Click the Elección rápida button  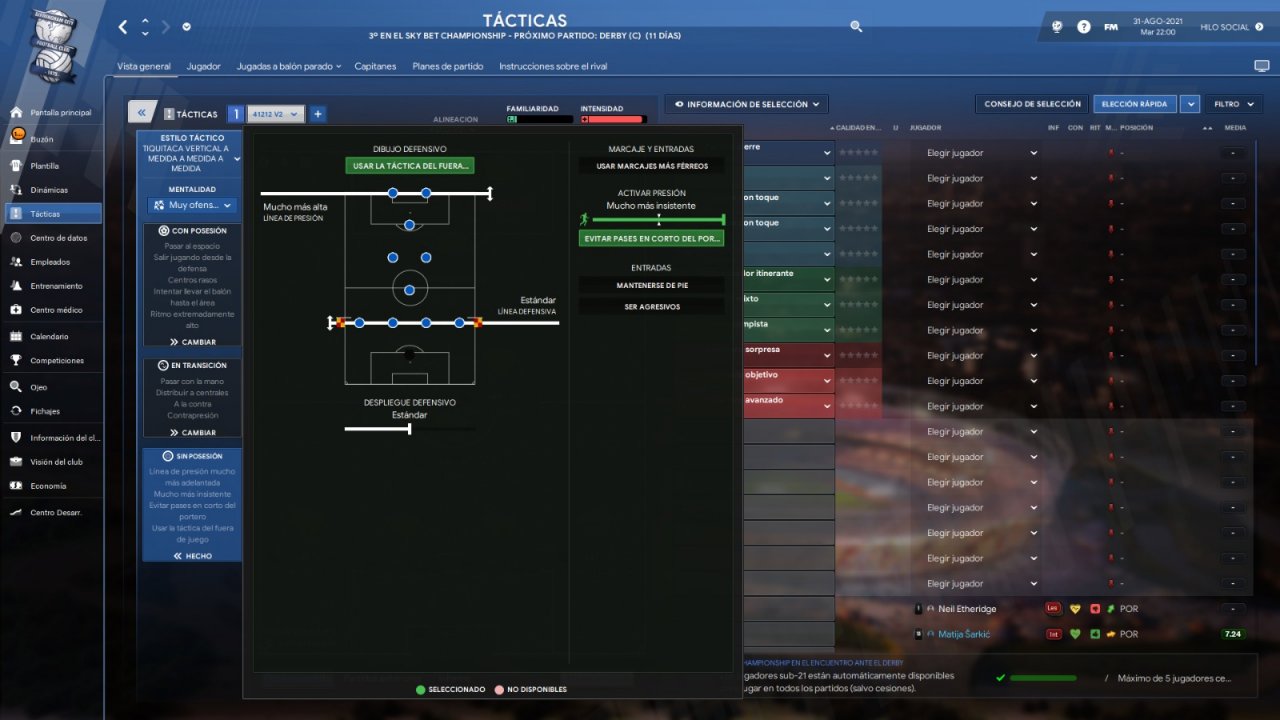point(1133,104)
